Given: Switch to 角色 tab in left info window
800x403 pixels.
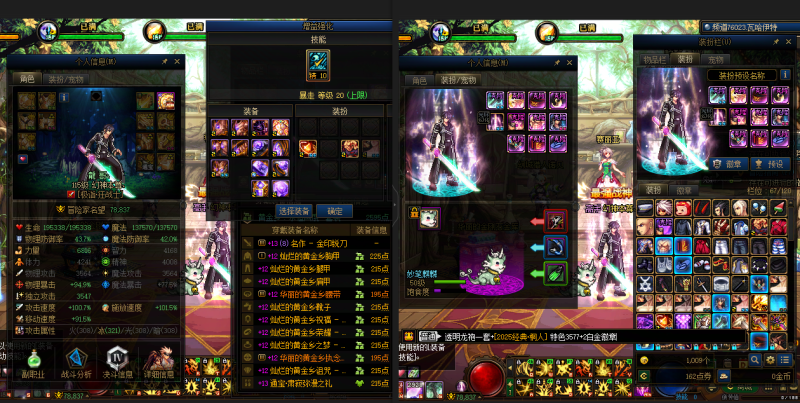Looking at the screenshot, I should pos(27,79).
